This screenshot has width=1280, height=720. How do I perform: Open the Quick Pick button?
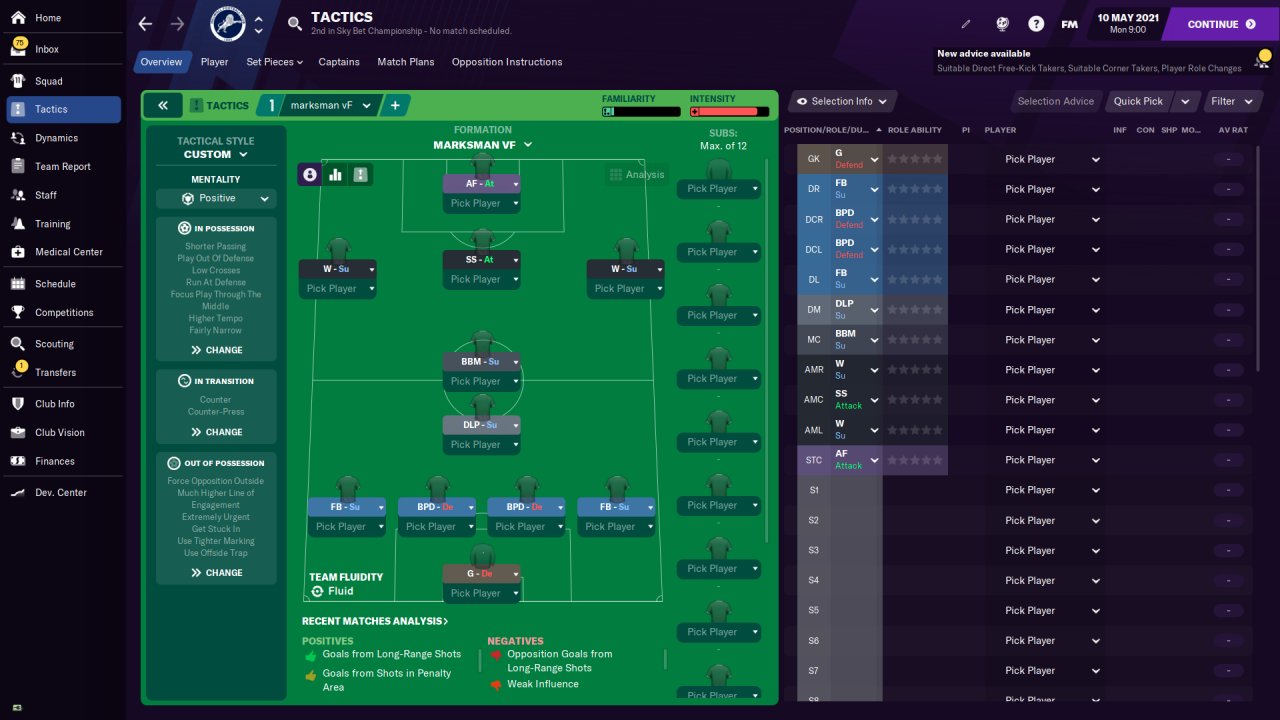click(1138, 101)
